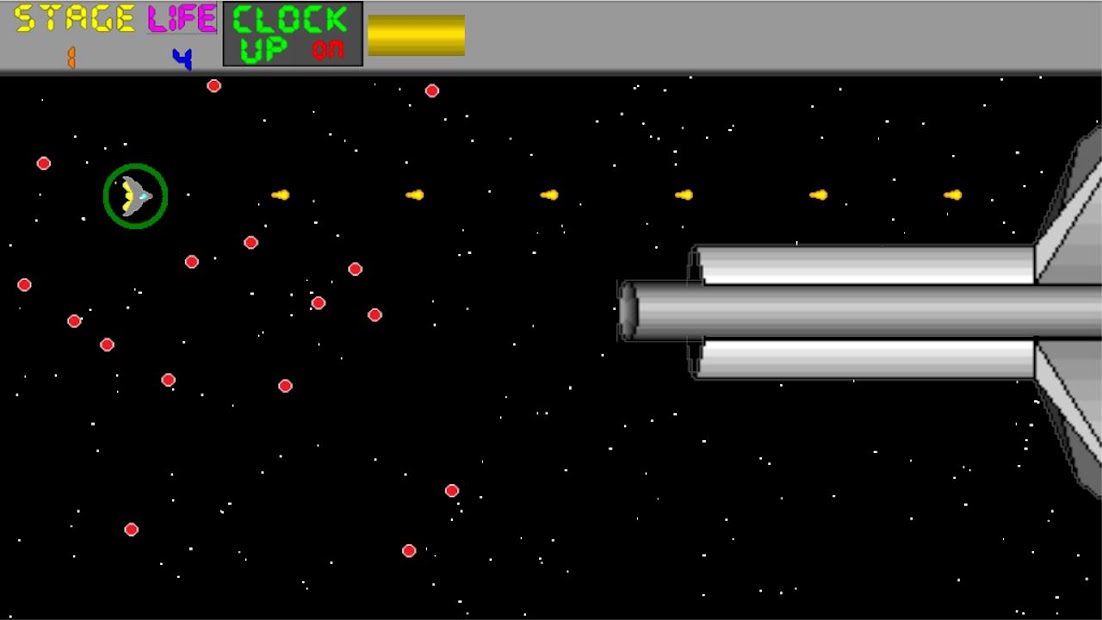Toggle the Clock Up button

(292, 34)
